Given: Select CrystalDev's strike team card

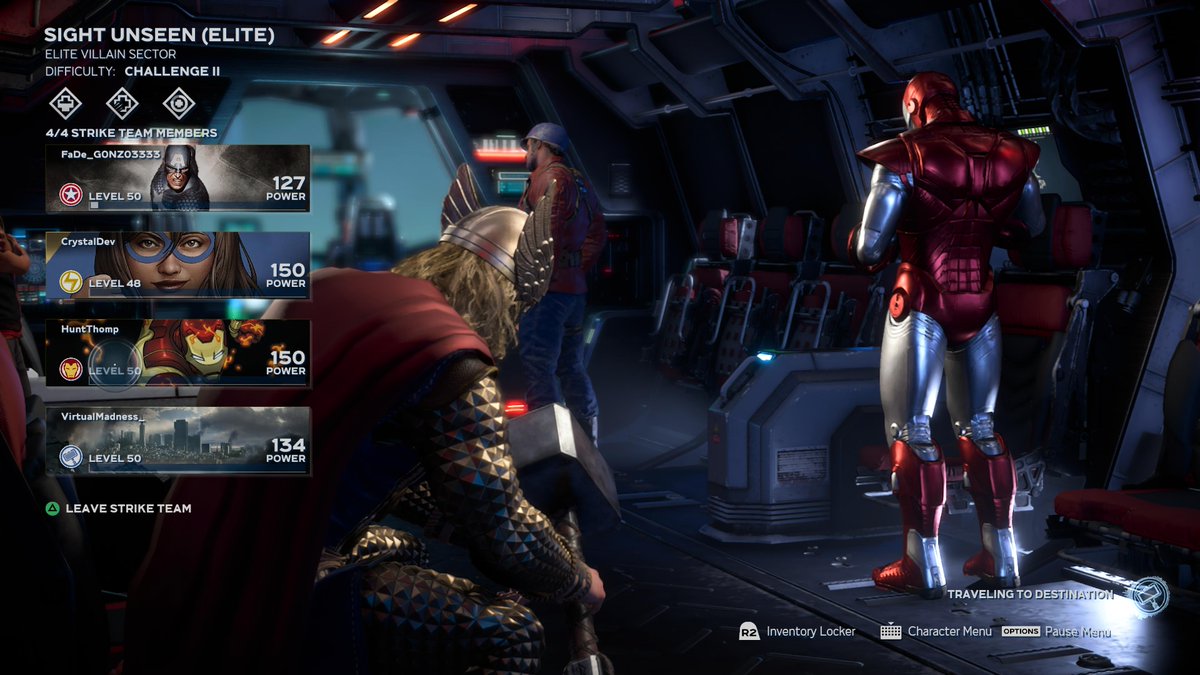Looking at the screenshot, I should tap(177, 265).
